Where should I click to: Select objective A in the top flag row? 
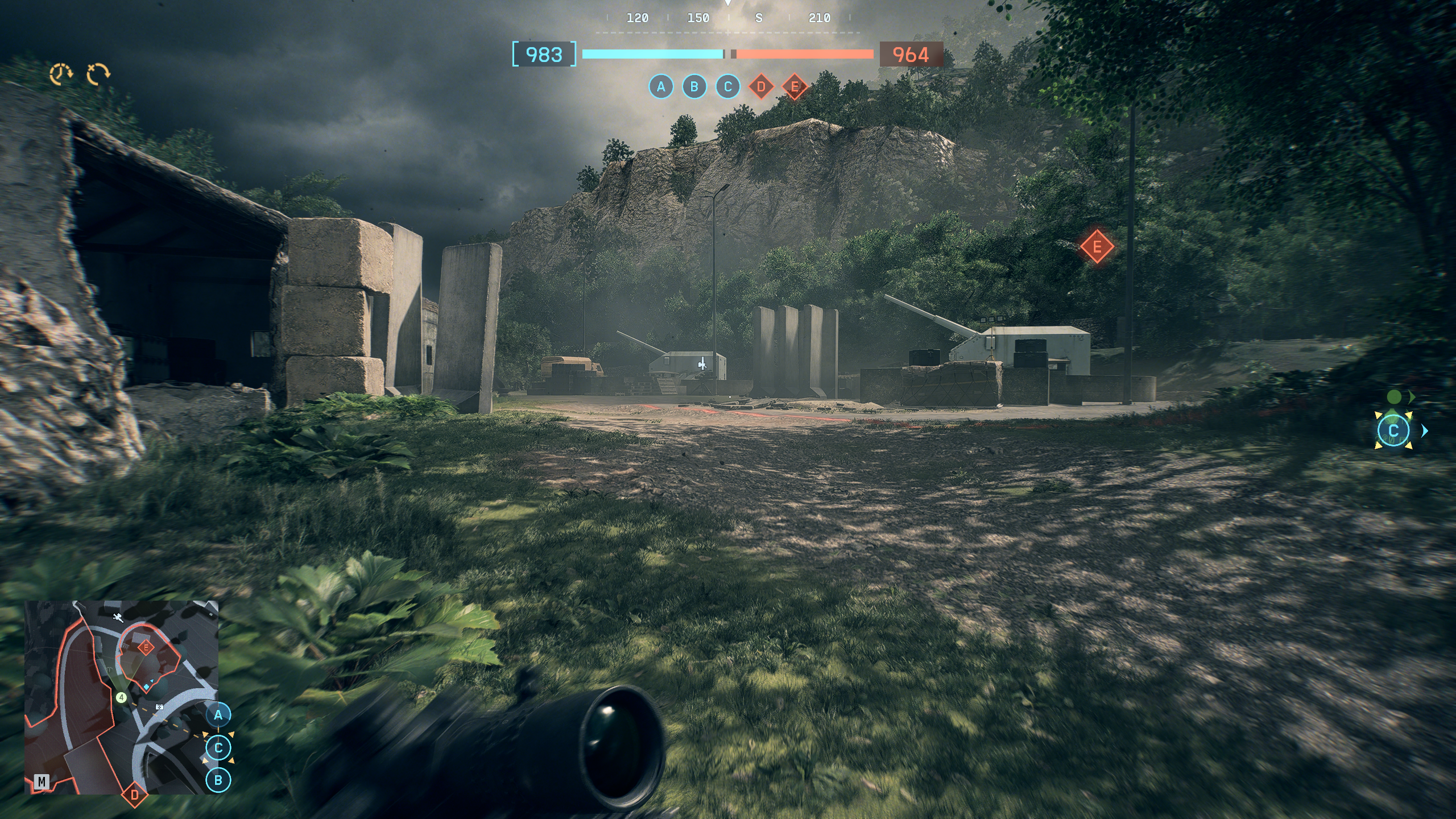click(661, 87)
